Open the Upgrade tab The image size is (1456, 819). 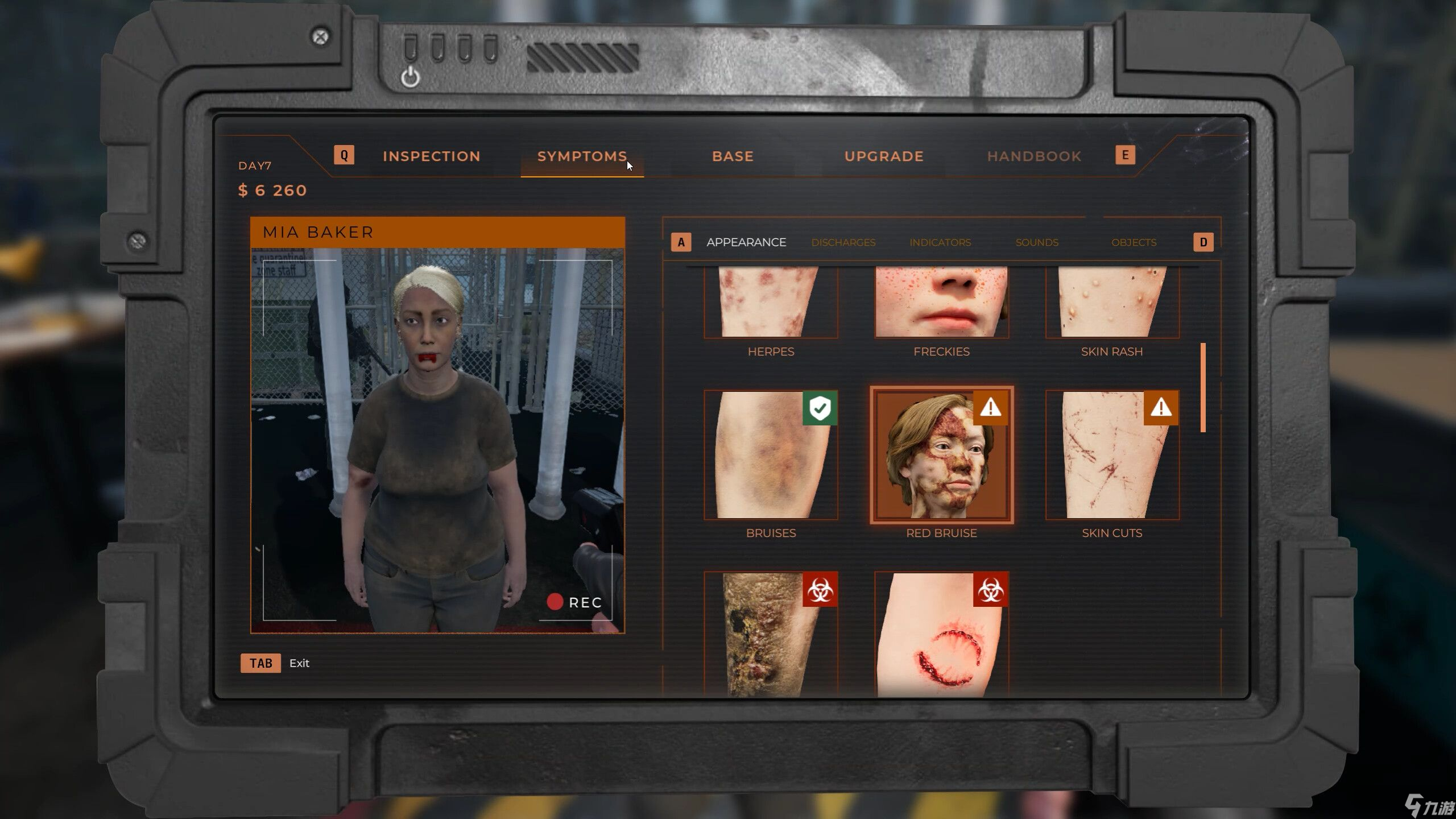884,156
